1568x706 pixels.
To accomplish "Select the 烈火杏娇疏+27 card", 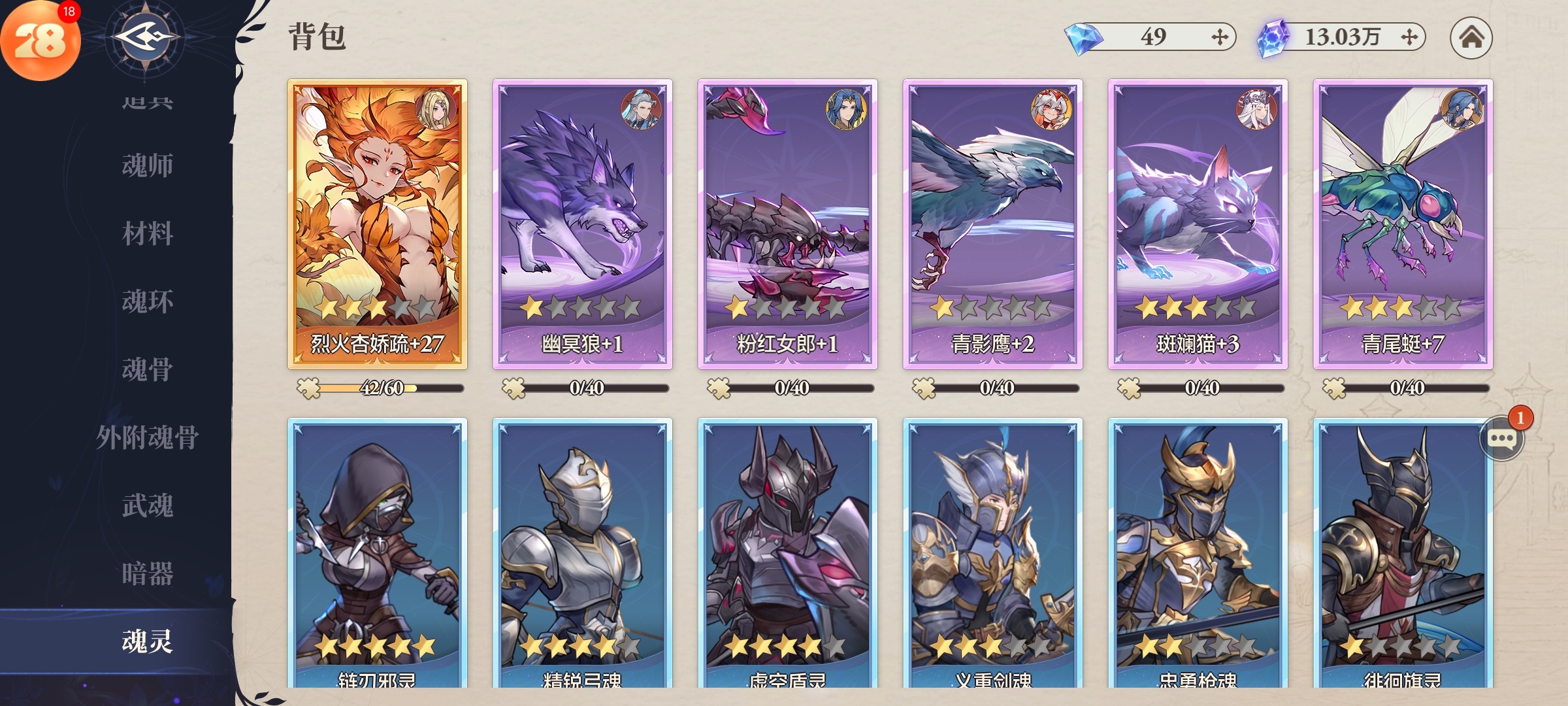I will tap(378, 224).
